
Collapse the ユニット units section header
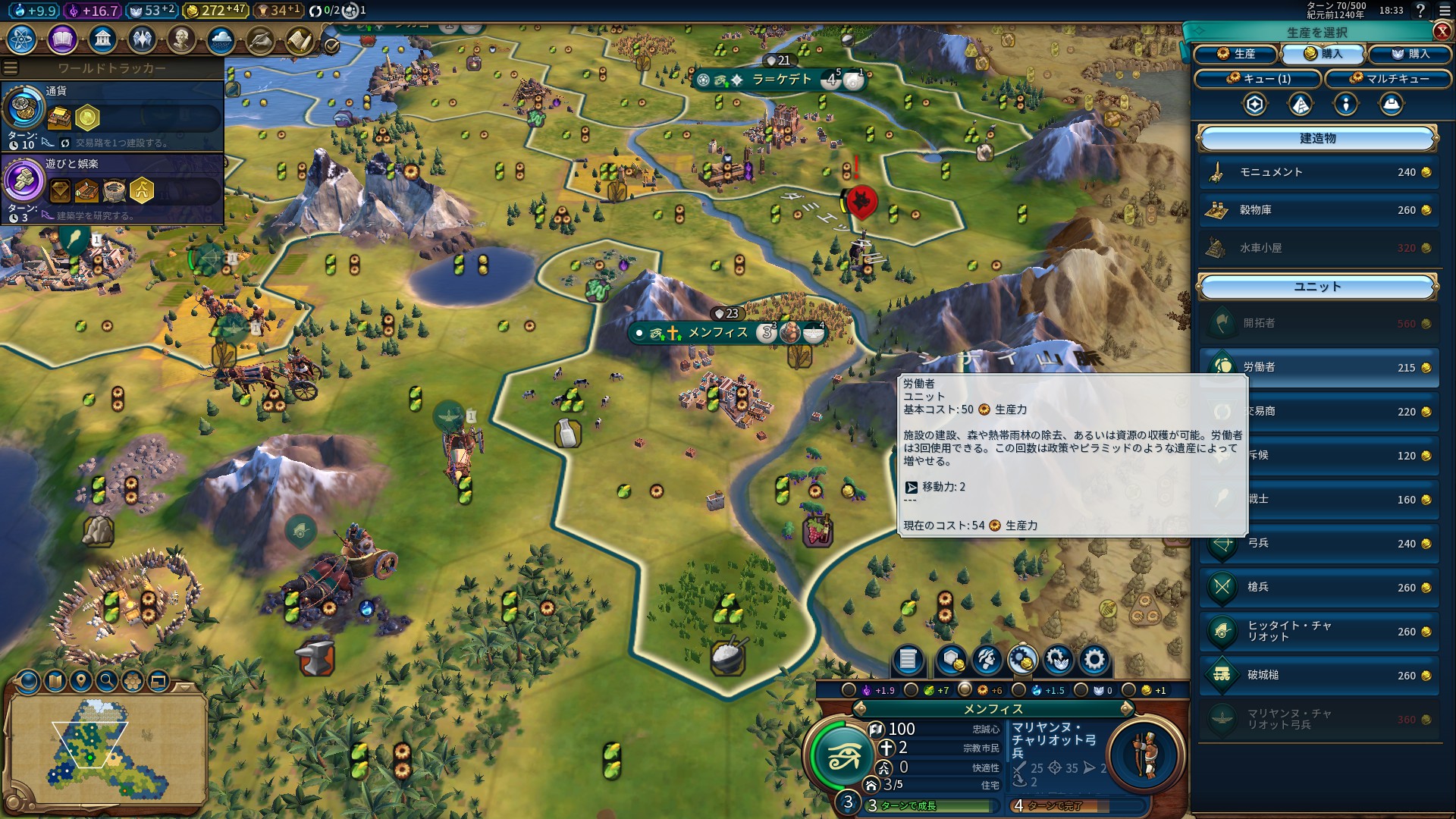pyautogui.click(x=1317, y=287)
